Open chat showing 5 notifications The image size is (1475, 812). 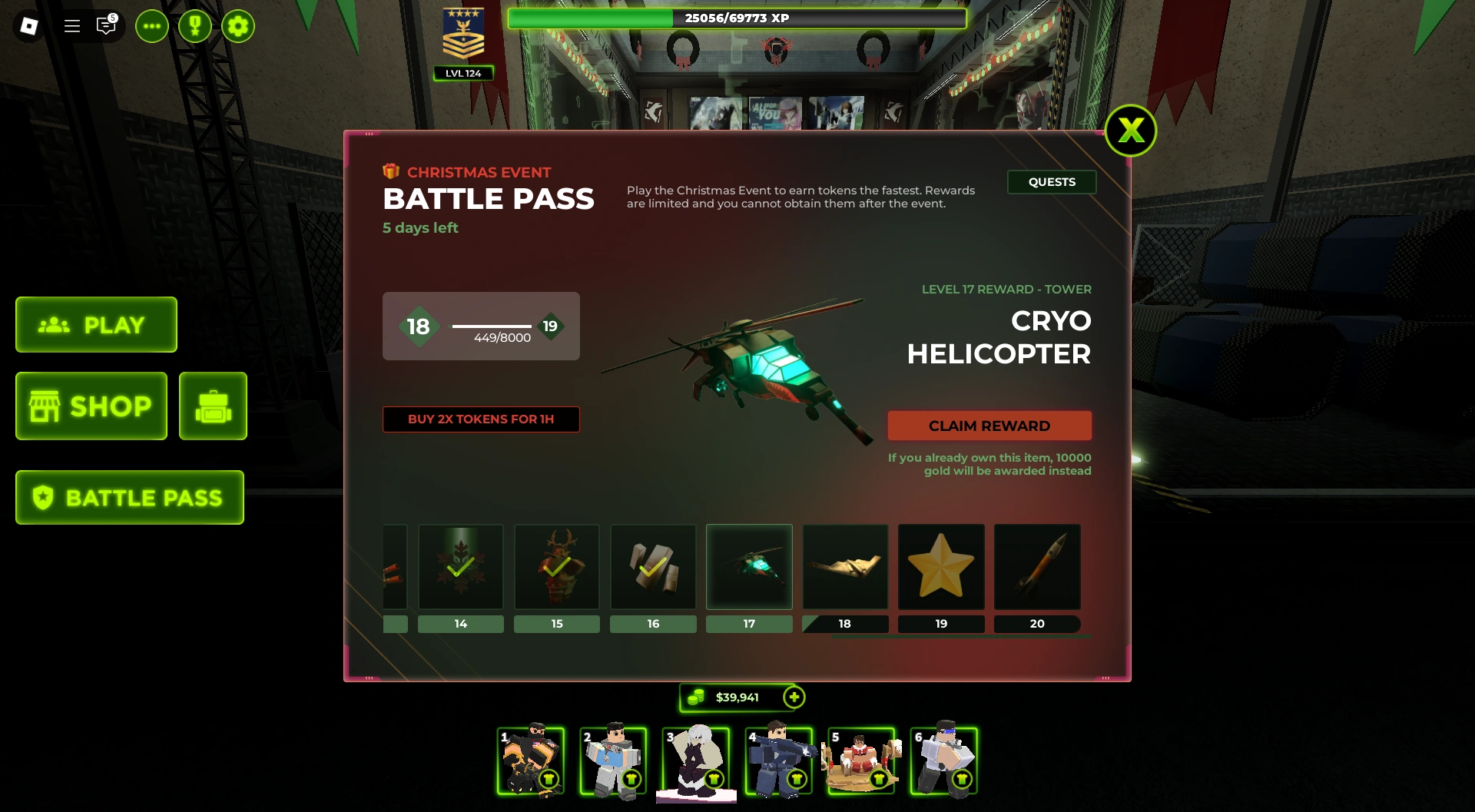(105, 25)
